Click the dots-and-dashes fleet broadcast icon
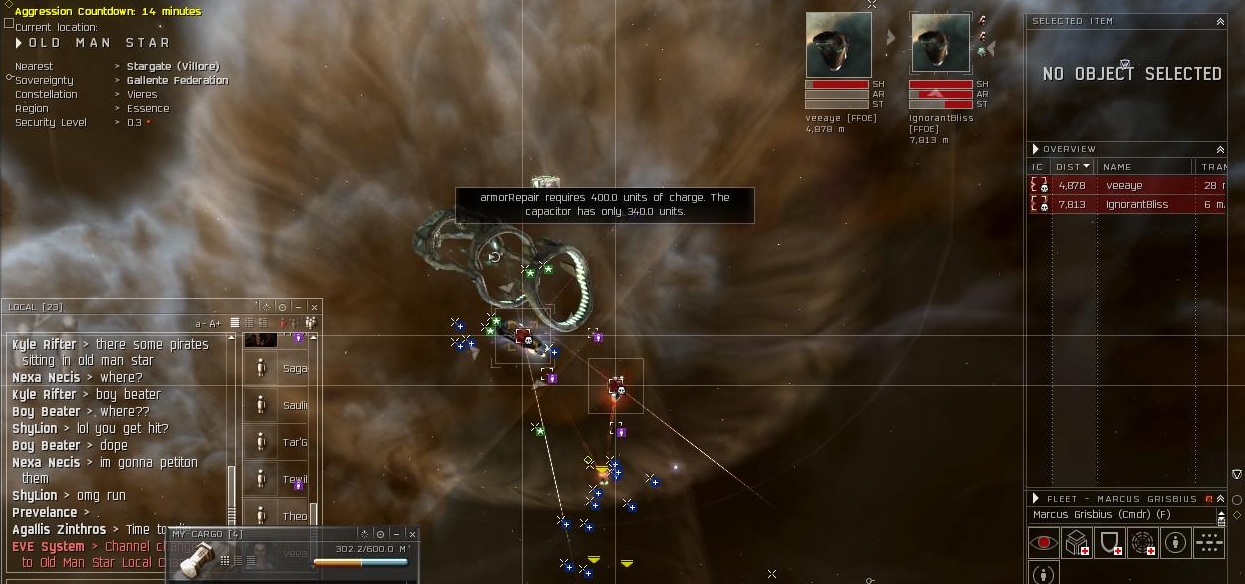Screen dimensions: 1245x584 click(1209, 543)
